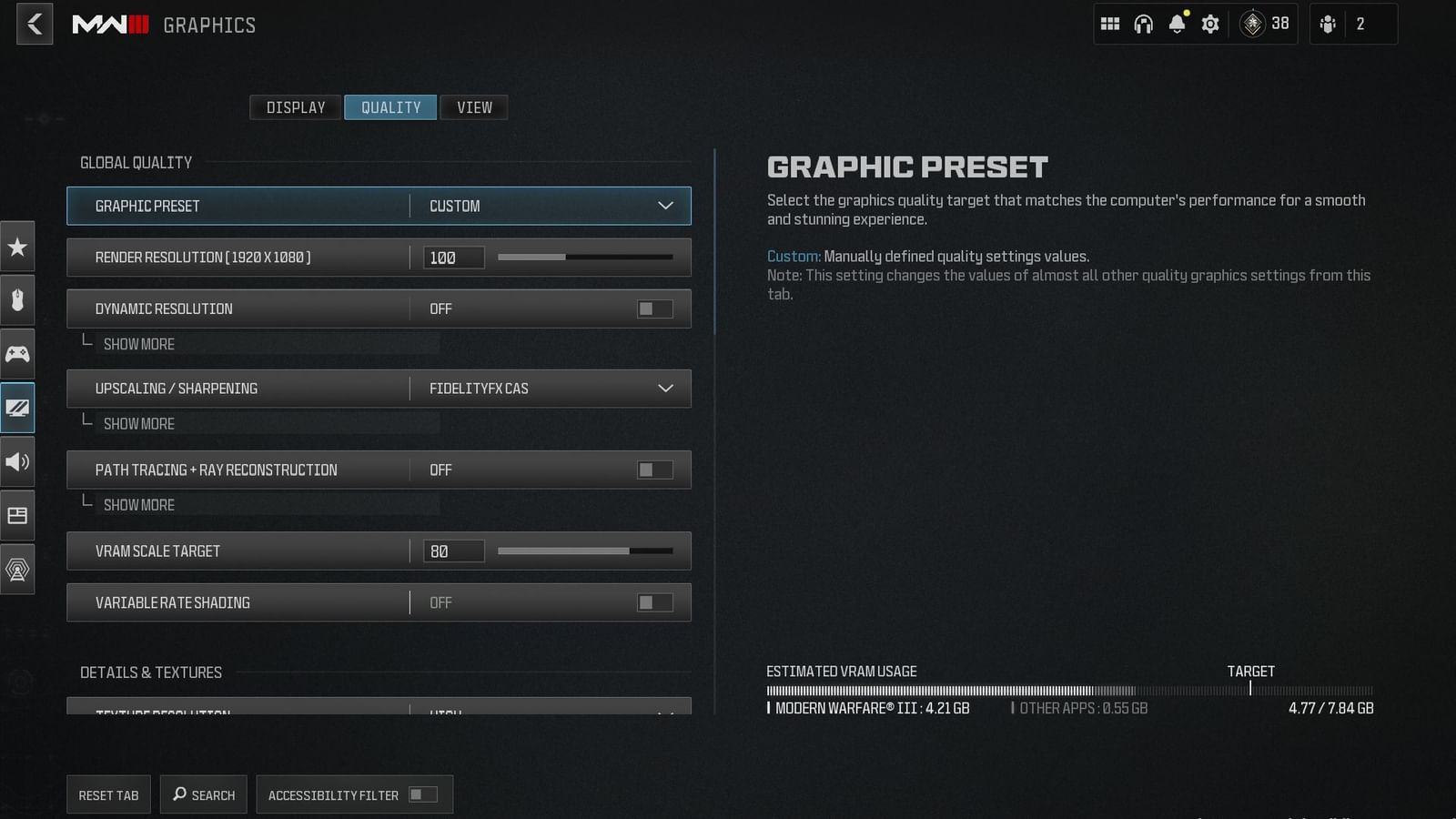
Task: Open the notifications bell
Action: point(1178,24)
